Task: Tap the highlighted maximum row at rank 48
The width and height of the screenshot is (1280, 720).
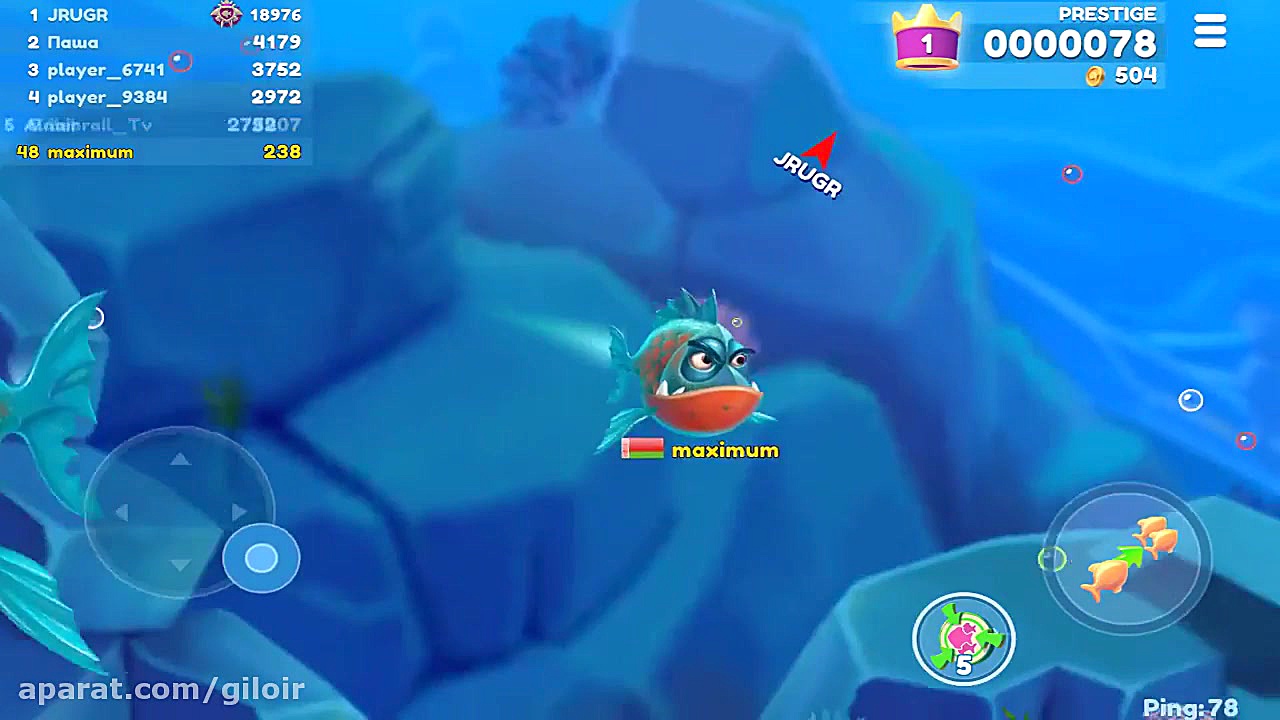Action: click(91, 151)
